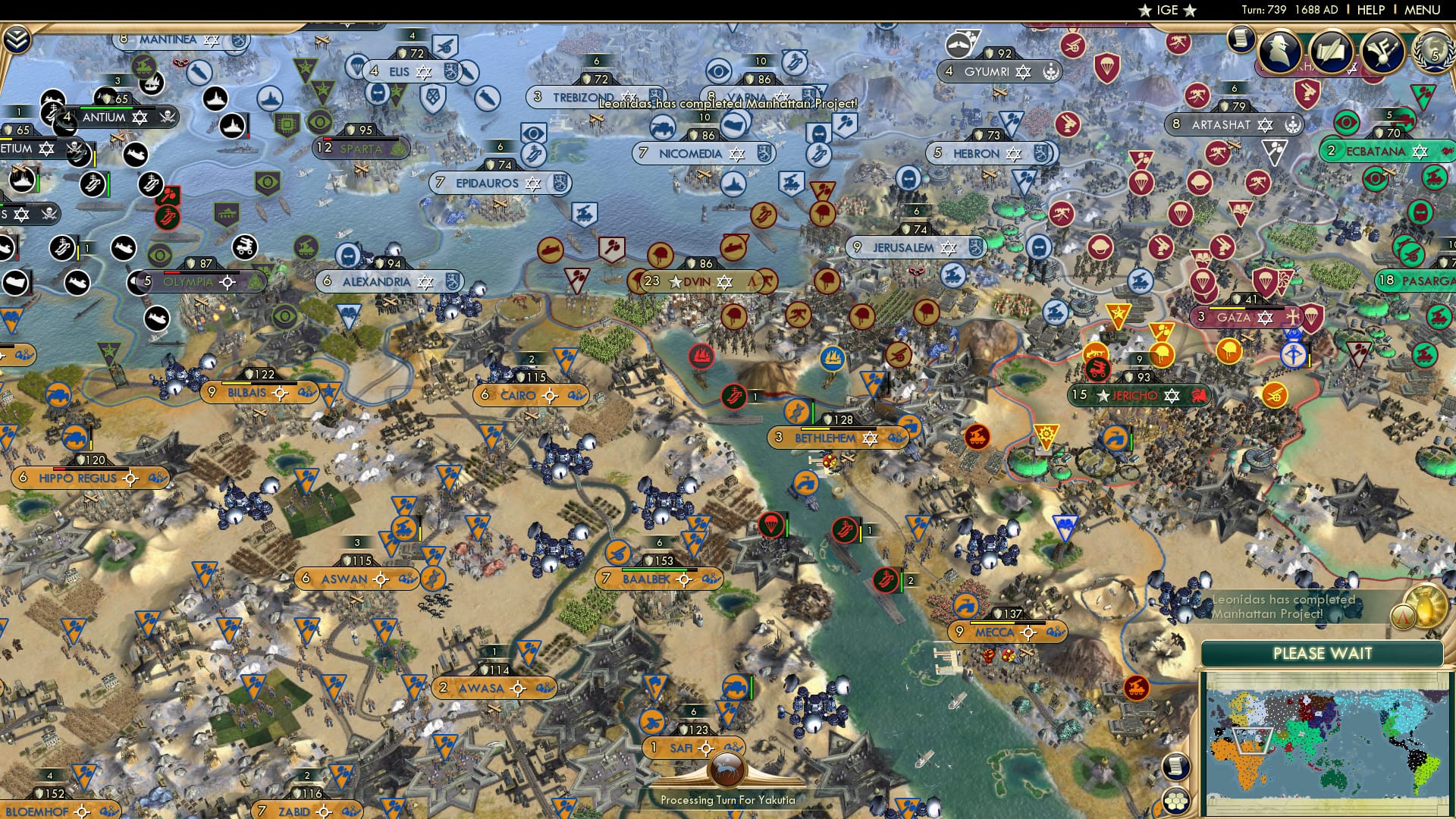The width and height of the screenshot is (1456, 819).
Task: Click the notification log scroll beside the minimap
Action: [x=1176, y=767]
